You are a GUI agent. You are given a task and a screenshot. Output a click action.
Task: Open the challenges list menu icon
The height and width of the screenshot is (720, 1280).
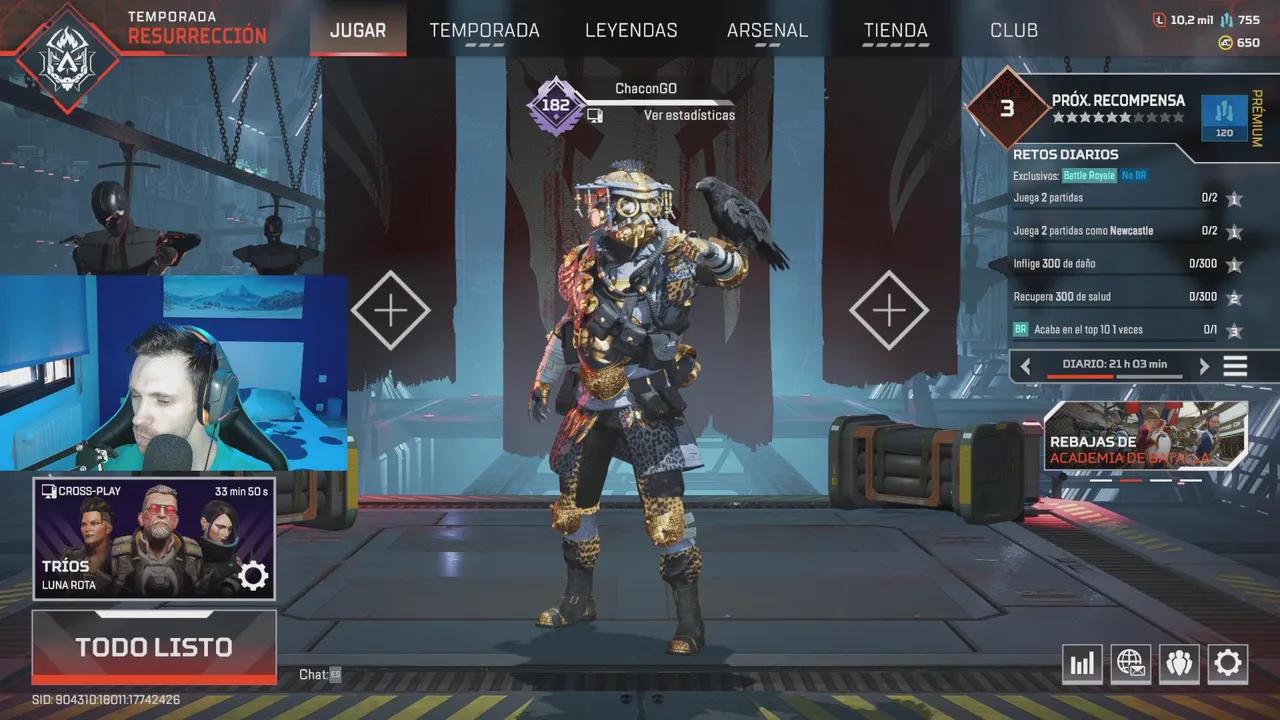coord(1236,366)
